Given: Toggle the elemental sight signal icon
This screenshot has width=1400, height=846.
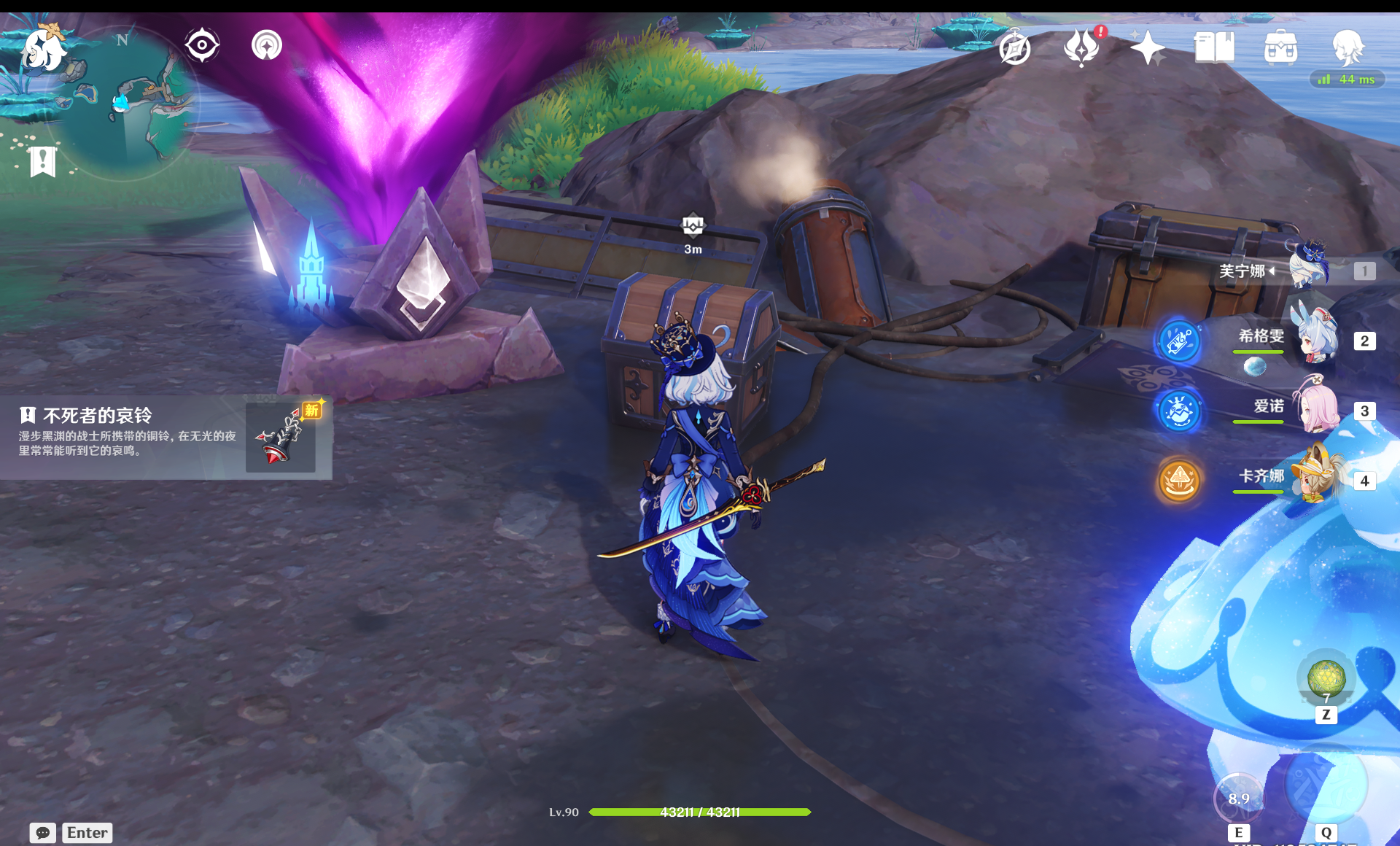Looking at the screenshot, I should point(267,45).
